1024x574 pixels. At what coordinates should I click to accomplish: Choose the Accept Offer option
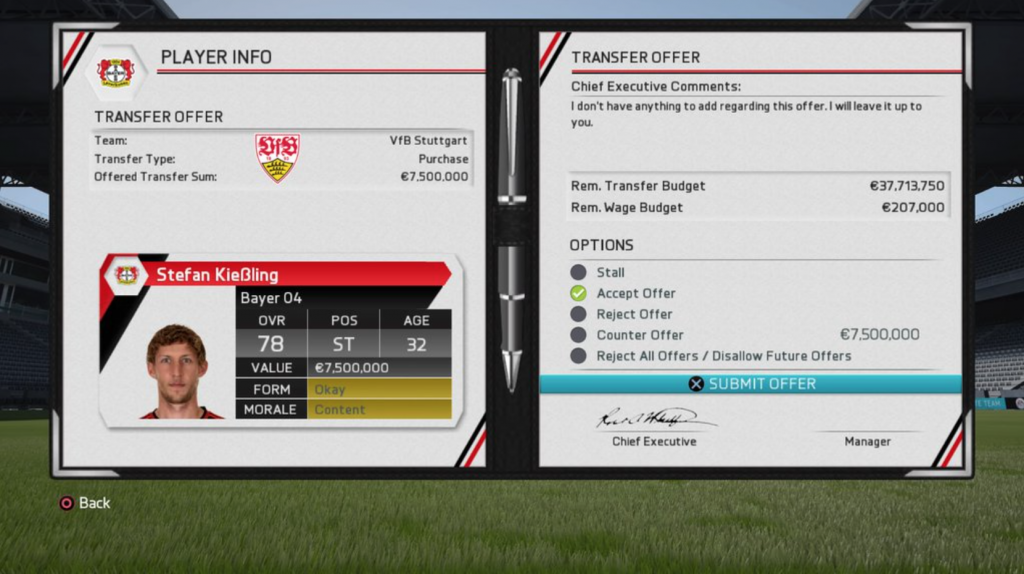click(635, 293)
